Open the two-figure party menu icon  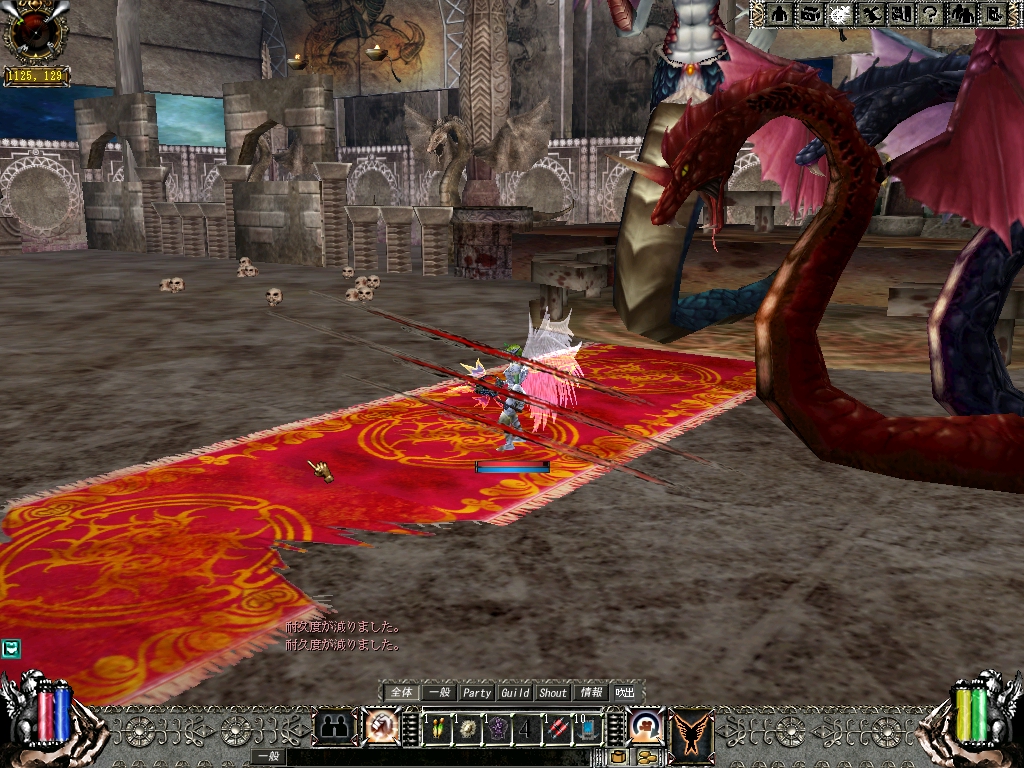(962, 14)
